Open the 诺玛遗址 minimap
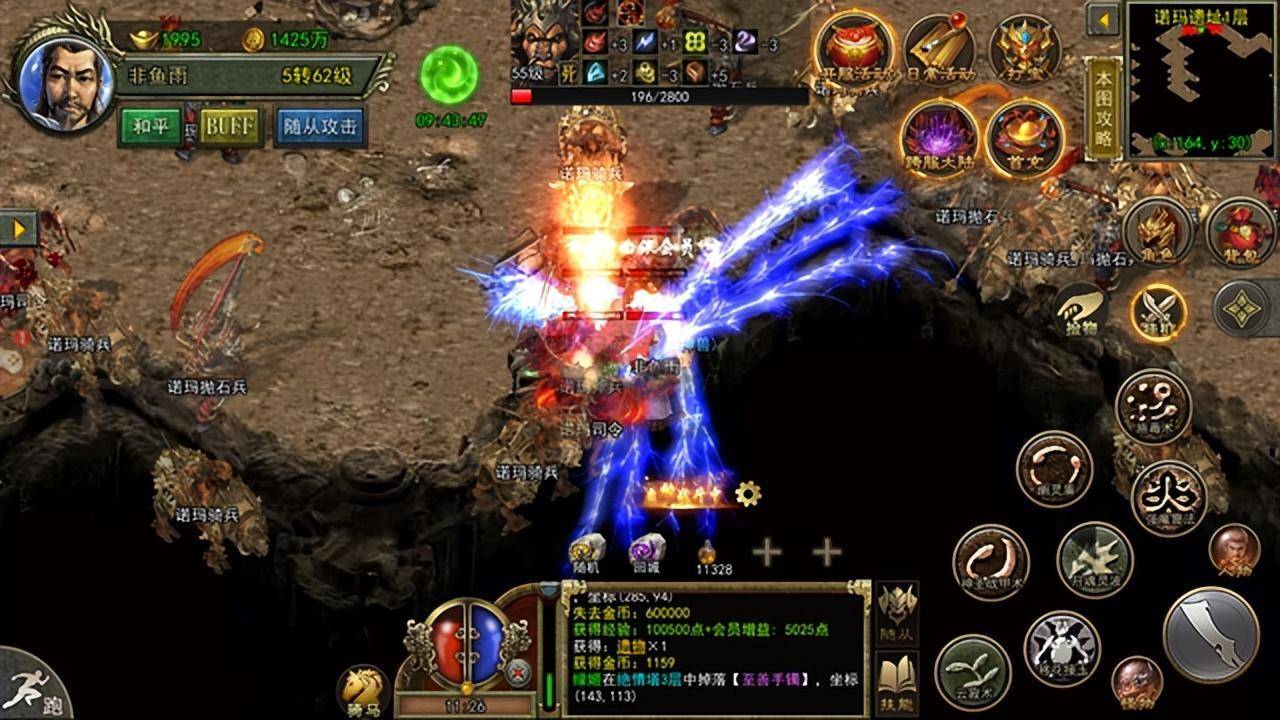Screen dimensions: 1280x720 click(1202, 78)
